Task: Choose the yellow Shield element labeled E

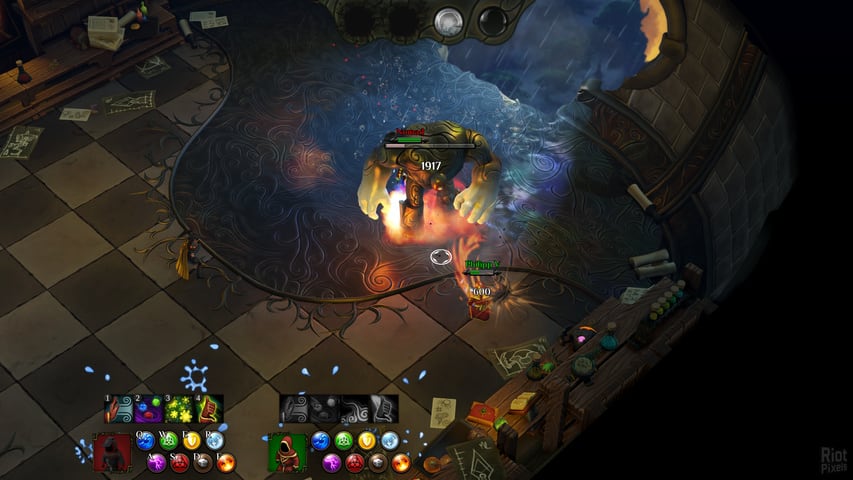Action: (192, 440)
